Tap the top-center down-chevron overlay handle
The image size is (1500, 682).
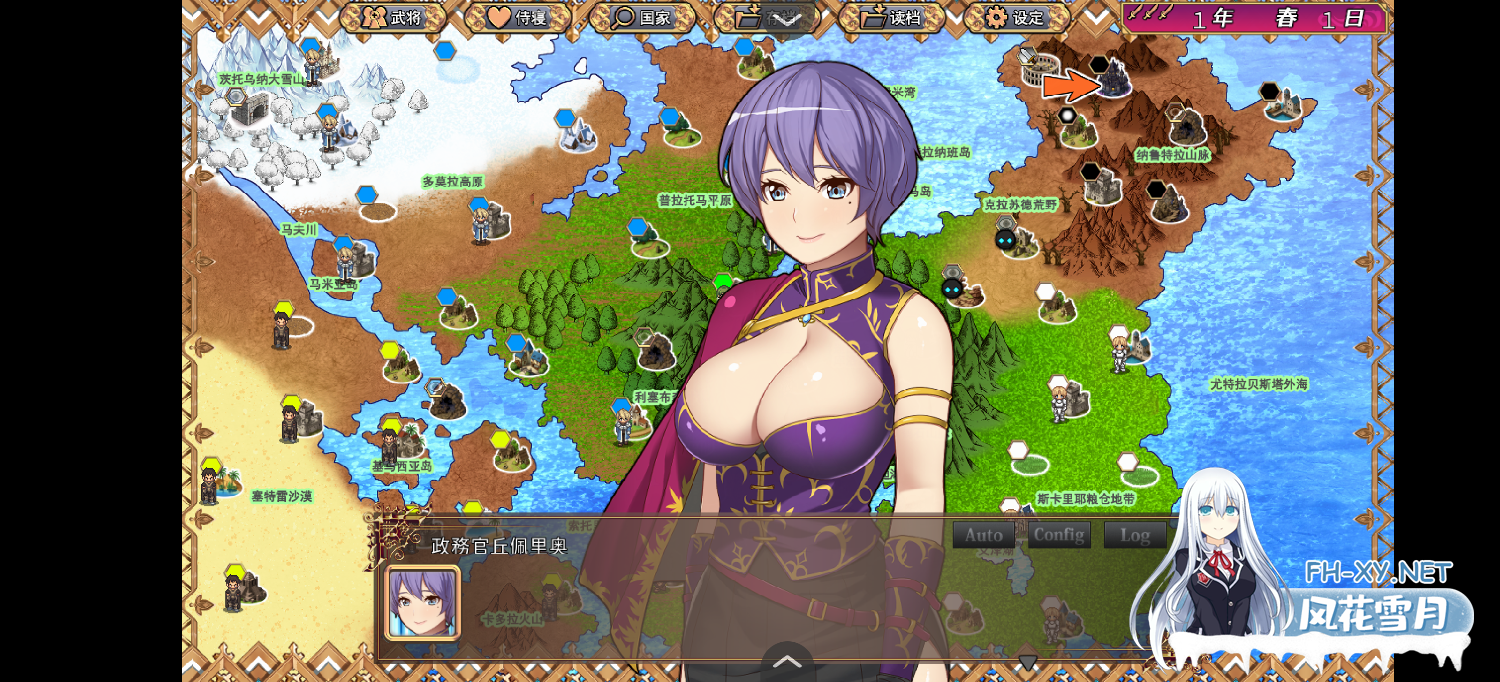(786, 19)
